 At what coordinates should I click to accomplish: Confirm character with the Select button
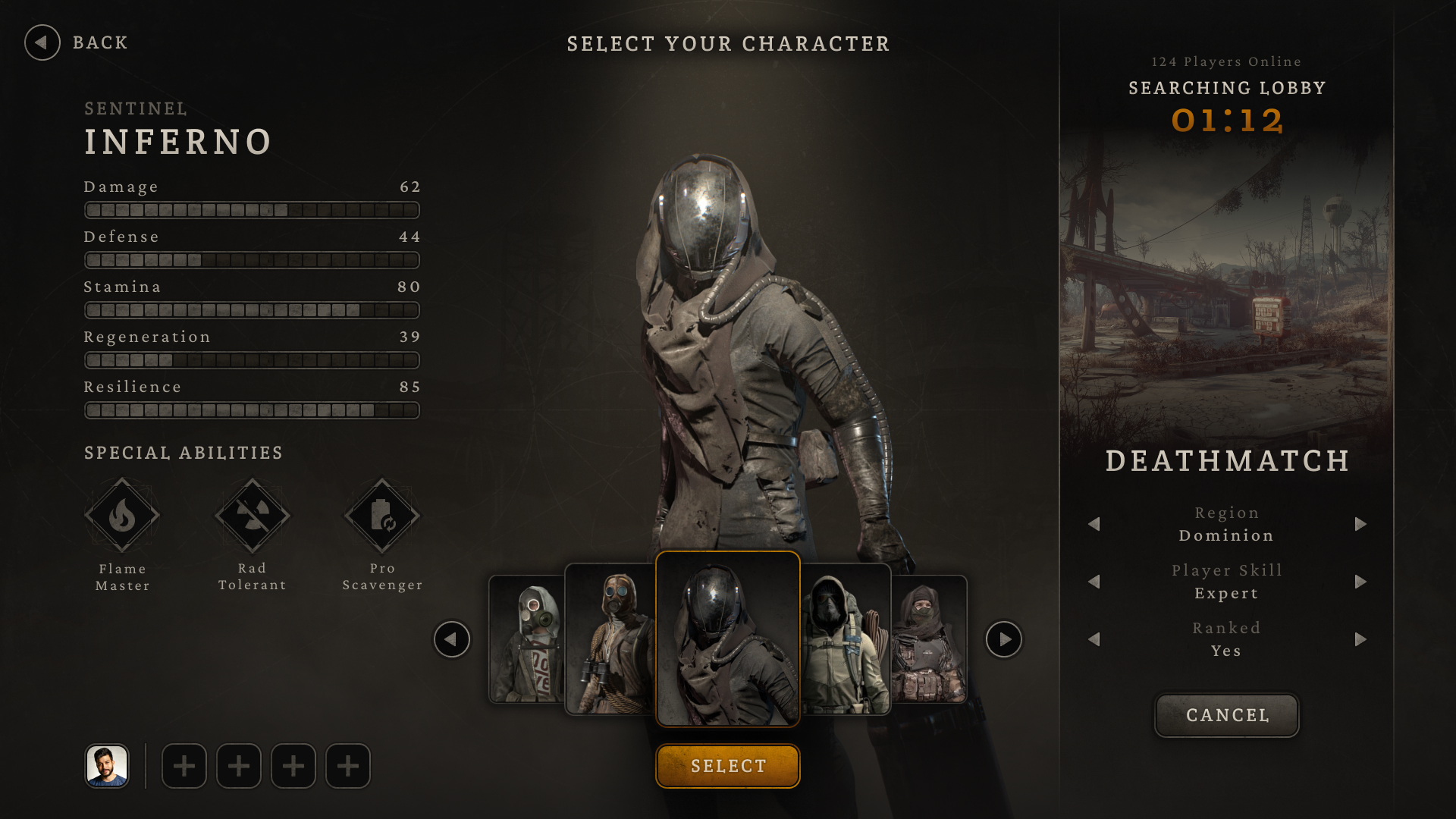pos(727,766)
